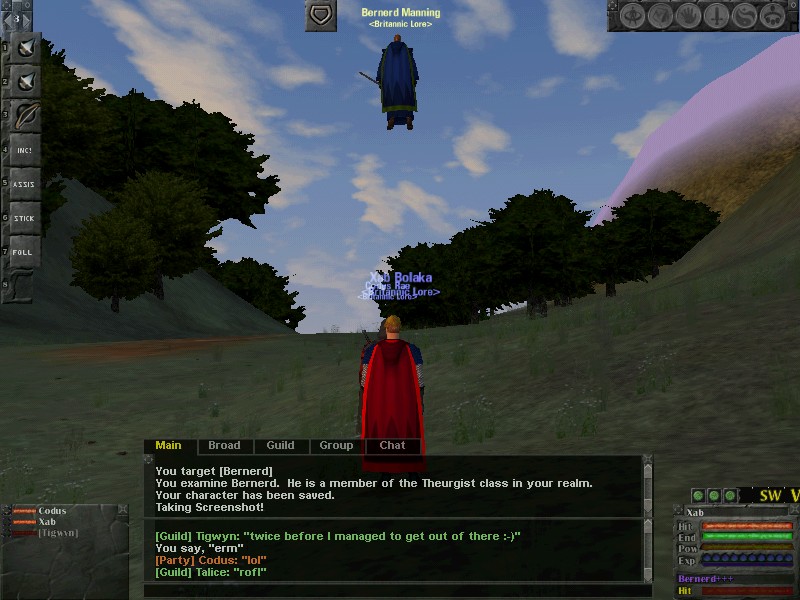
Task: Trigger the STICK hotbar macro
Action: click(x=24, y=218)
